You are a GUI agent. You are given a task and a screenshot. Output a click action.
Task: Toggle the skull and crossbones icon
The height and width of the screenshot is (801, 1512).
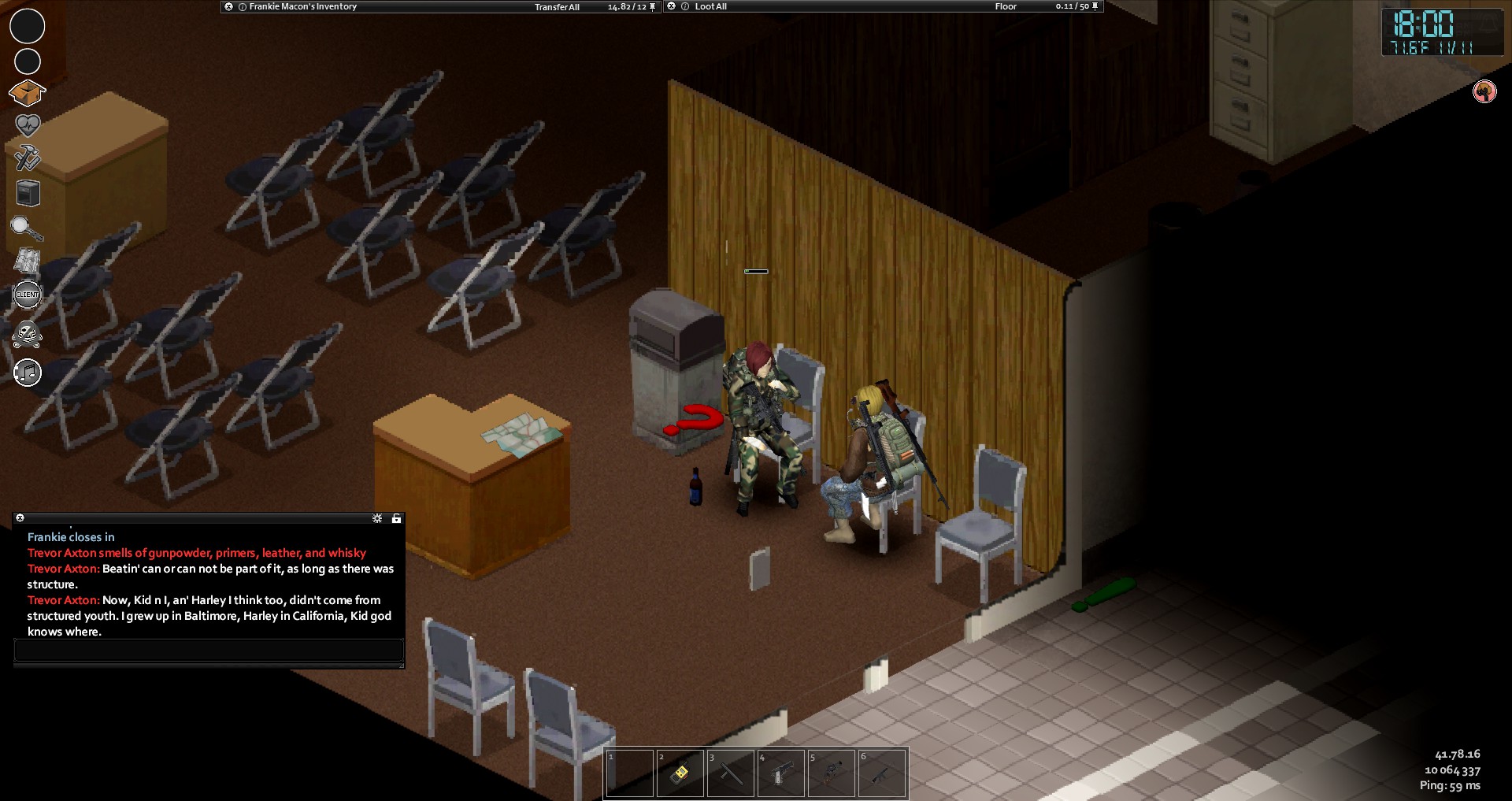pos(28,335)
